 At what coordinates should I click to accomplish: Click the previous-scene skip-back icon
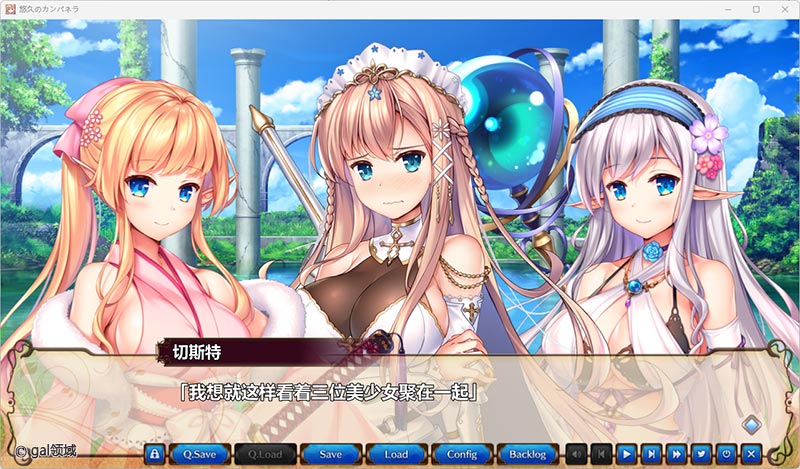tap(602, 453)
